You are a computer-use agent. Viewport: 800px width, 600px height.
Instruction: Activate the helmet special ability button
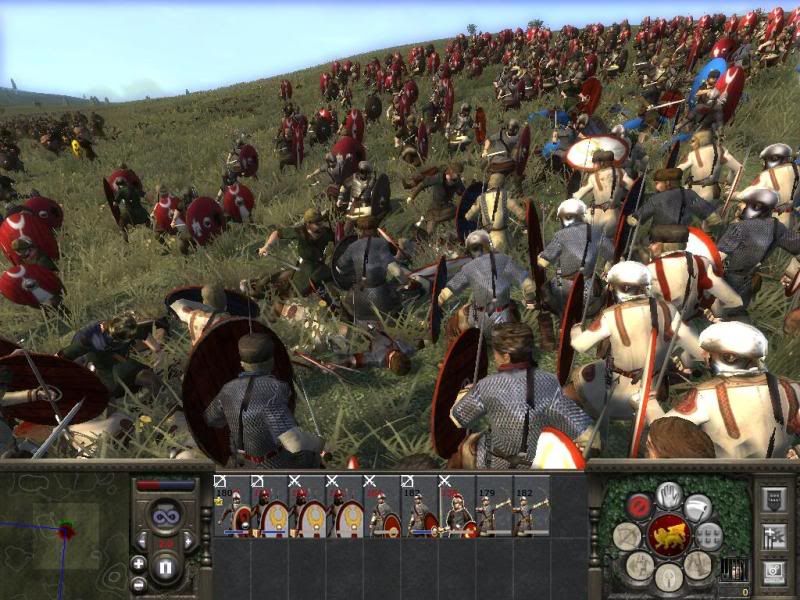click(669, 579)
